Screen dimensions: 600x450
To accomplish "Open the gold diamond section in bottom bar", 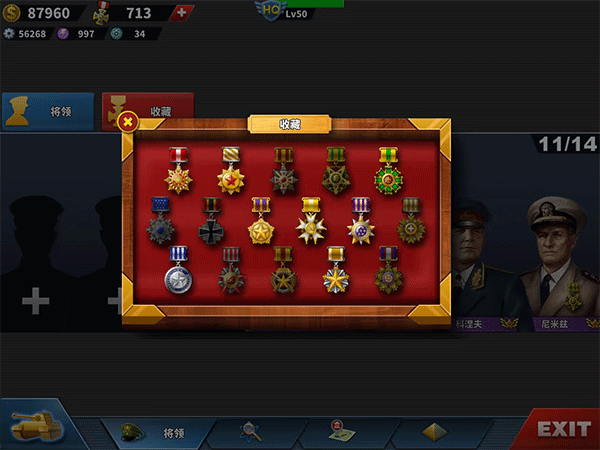I will [x=433, y=431].
